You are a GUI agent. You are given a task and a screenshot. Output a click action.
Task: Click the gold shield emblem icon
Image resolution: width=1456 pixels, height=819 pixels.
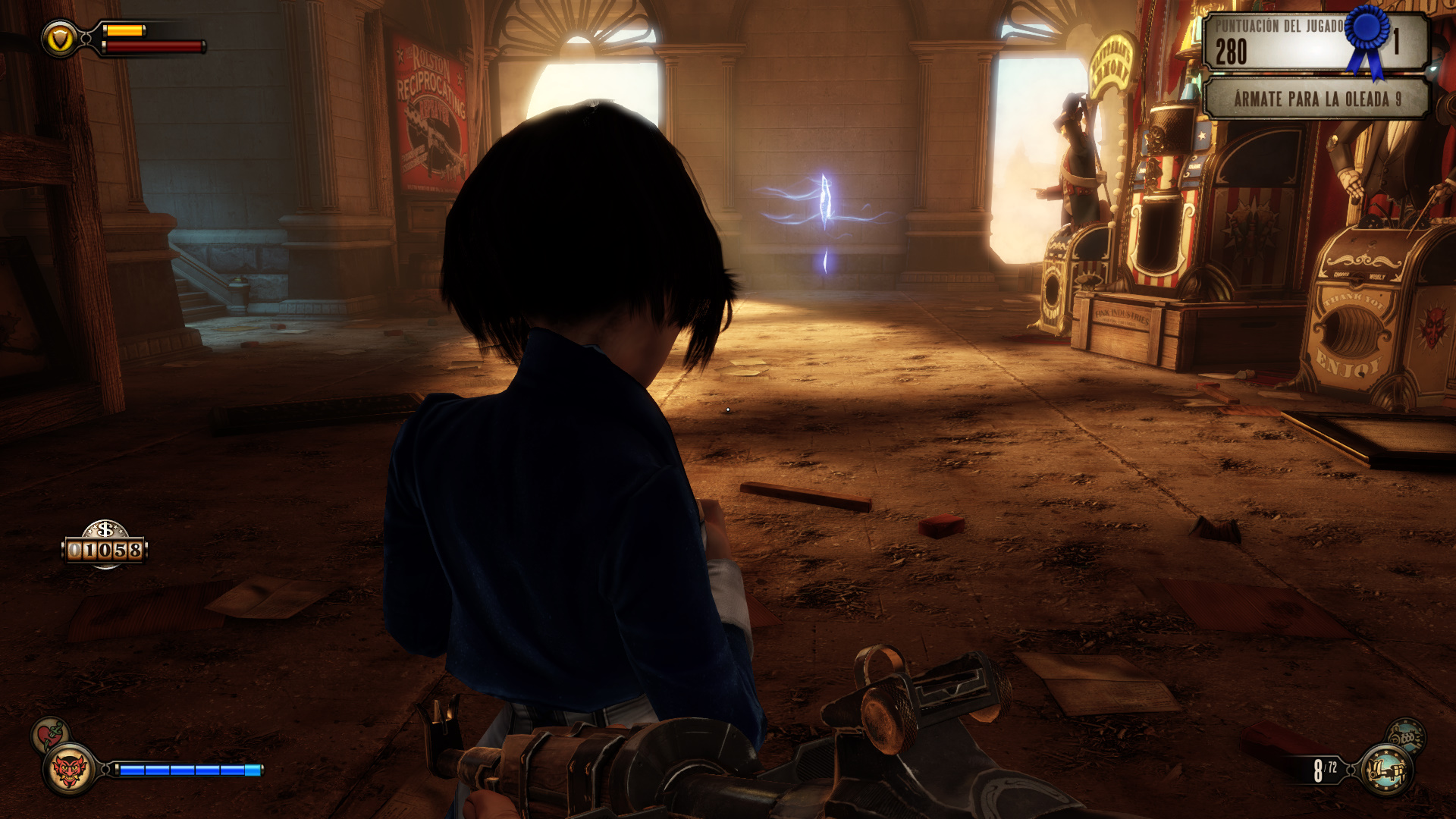(x=59, y=38)
